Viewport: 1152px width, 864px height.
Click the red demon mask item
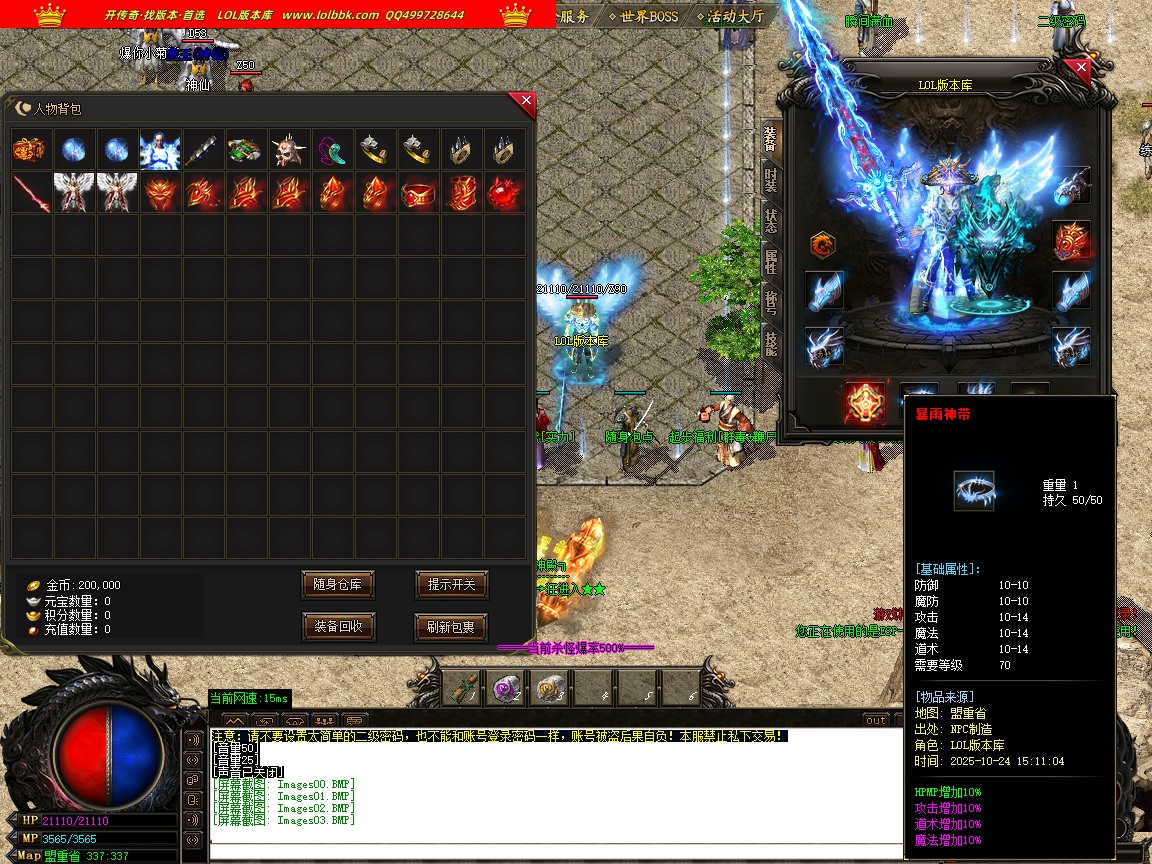(160, 193)
